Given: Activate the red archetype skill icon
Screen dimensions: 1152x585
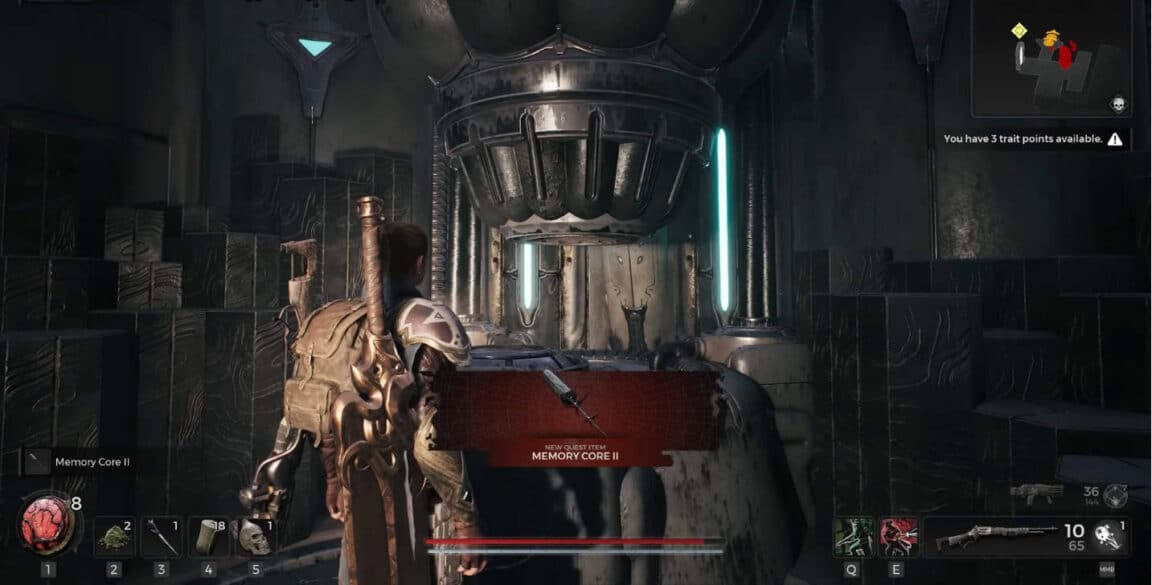Looking at the screenshot, I should (x=897, y=537).
